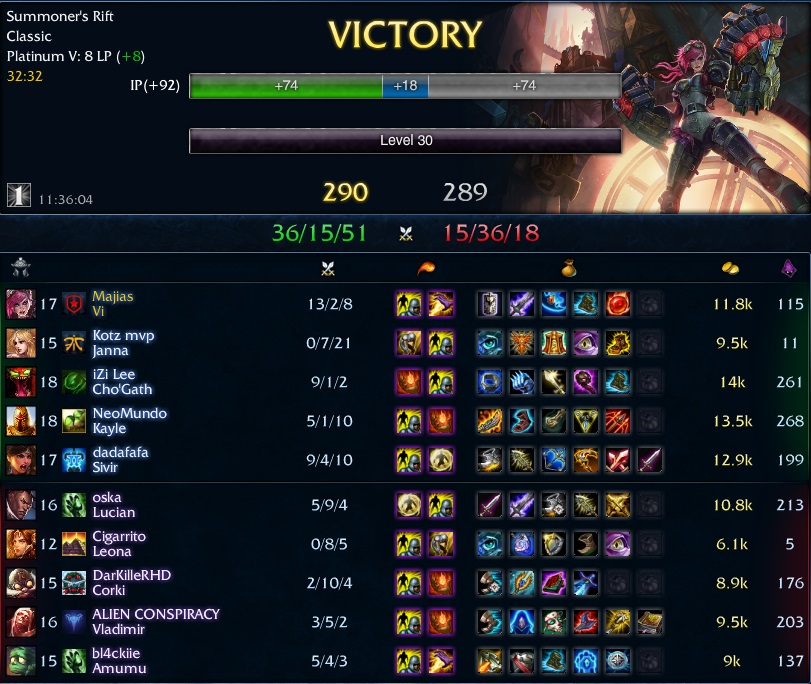This screenshot has height=684, width=811.
Task: Open DarKilleRHD's player entry
Action: click(x=132, y=575)
